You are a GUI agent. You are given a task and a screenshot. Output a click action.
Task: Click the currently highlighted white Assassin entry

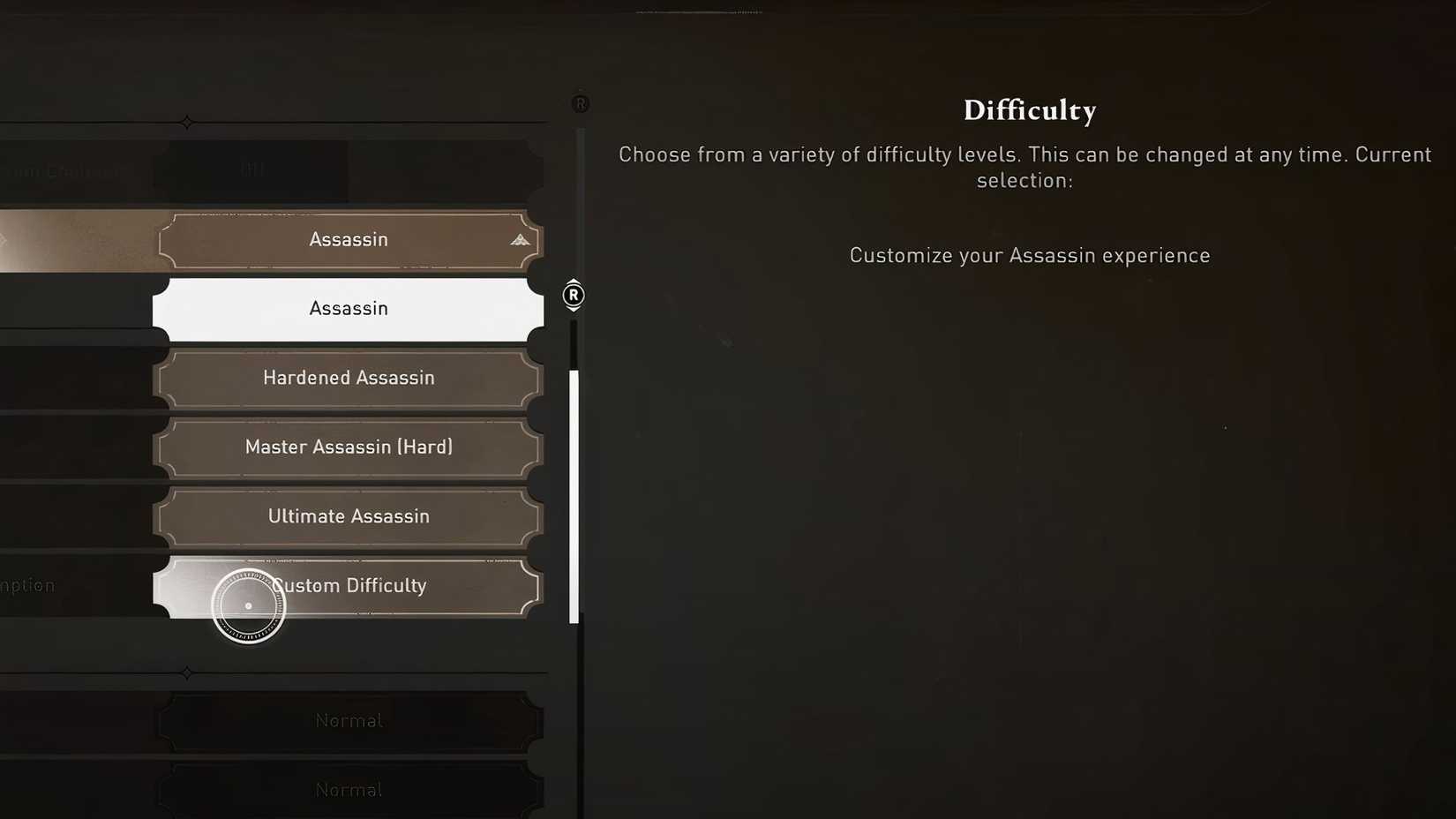click(349, 308)
